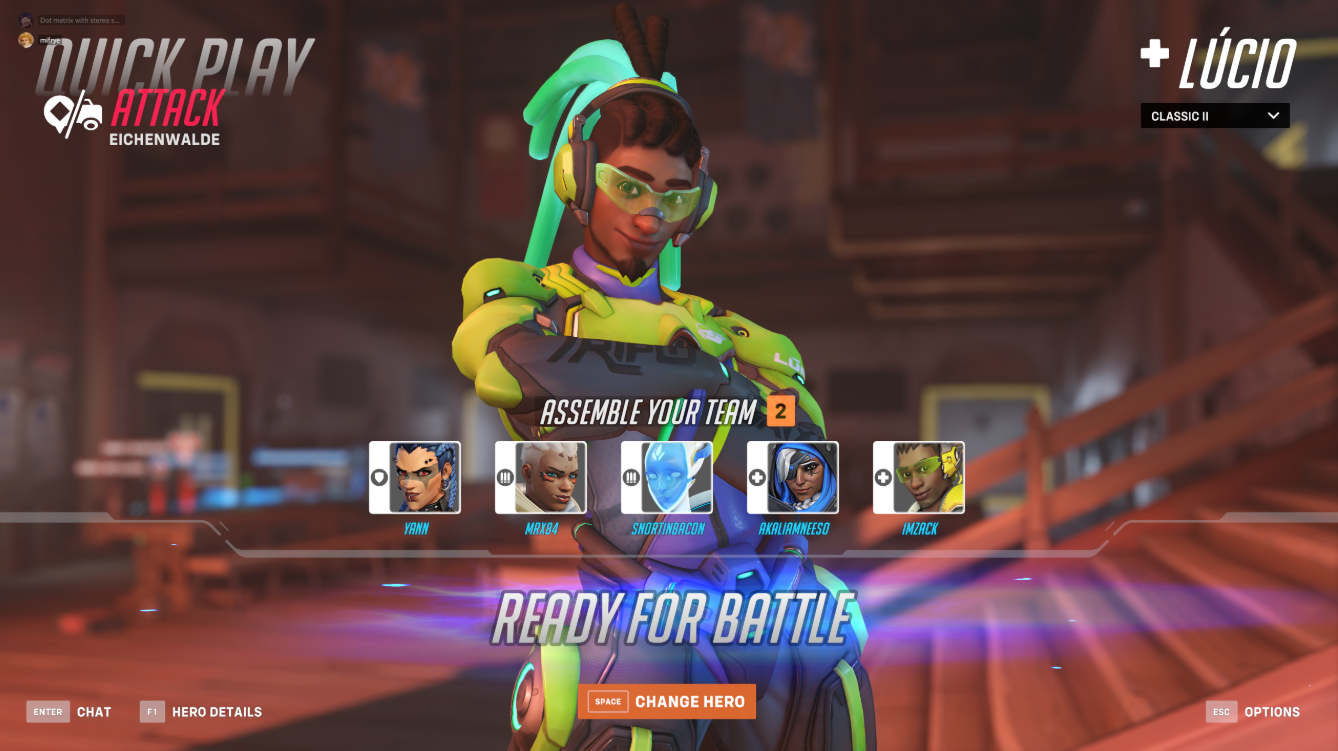1338x751 pixels.
Task: Click the attack payload icon beside EICHENWALDE
Action: click(x=72, y=113)
